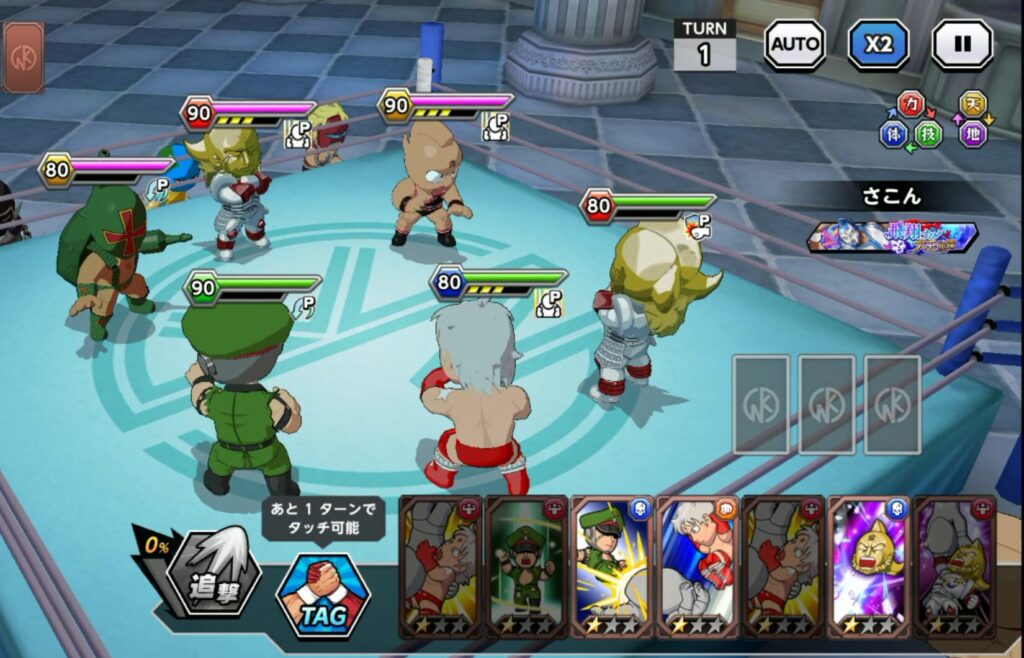Open the card icon in the top-left corner

tap(23, 57)
